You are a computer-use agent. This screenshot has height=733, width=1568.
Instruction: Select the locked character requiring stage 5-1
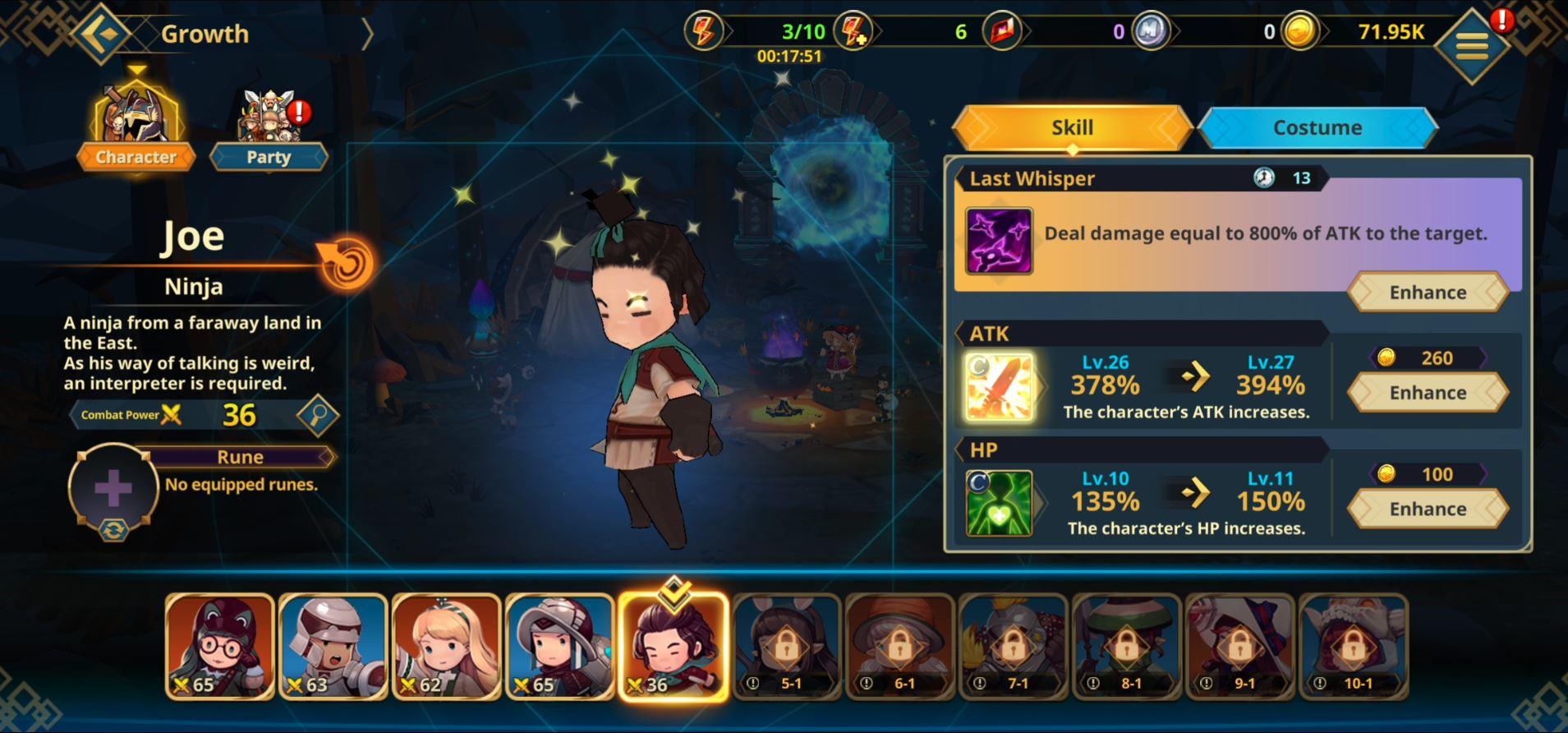(x=786, y=646)
